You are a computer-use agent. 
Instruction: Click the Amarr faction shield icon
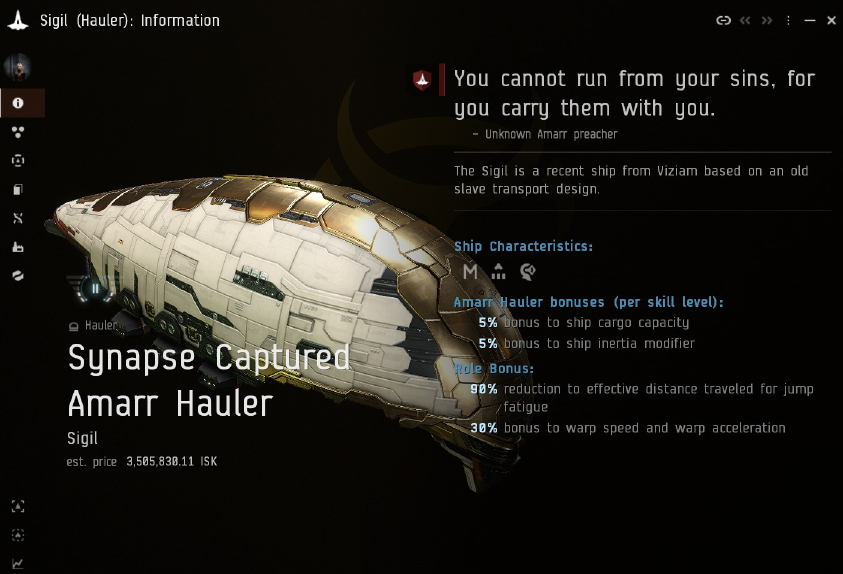422,80
